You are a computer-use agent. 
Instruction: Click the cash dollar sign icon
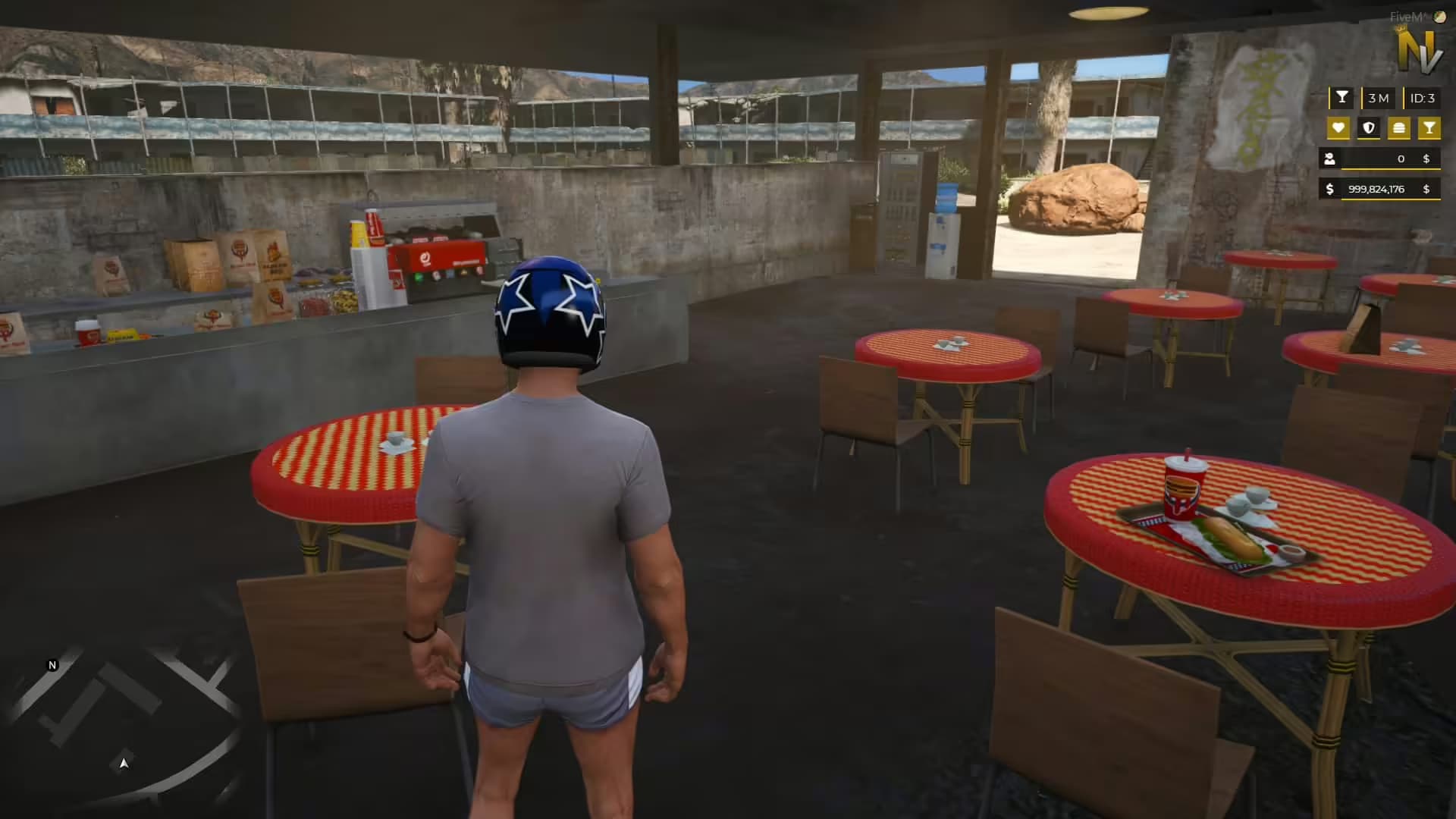coord(1329,190)
